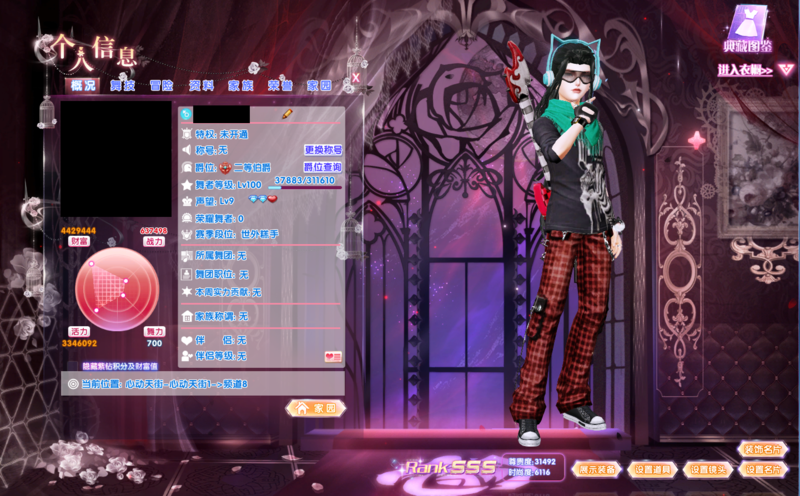Select the 资料 tab
This screenshot has height=496, width=800.
point(201,86)
